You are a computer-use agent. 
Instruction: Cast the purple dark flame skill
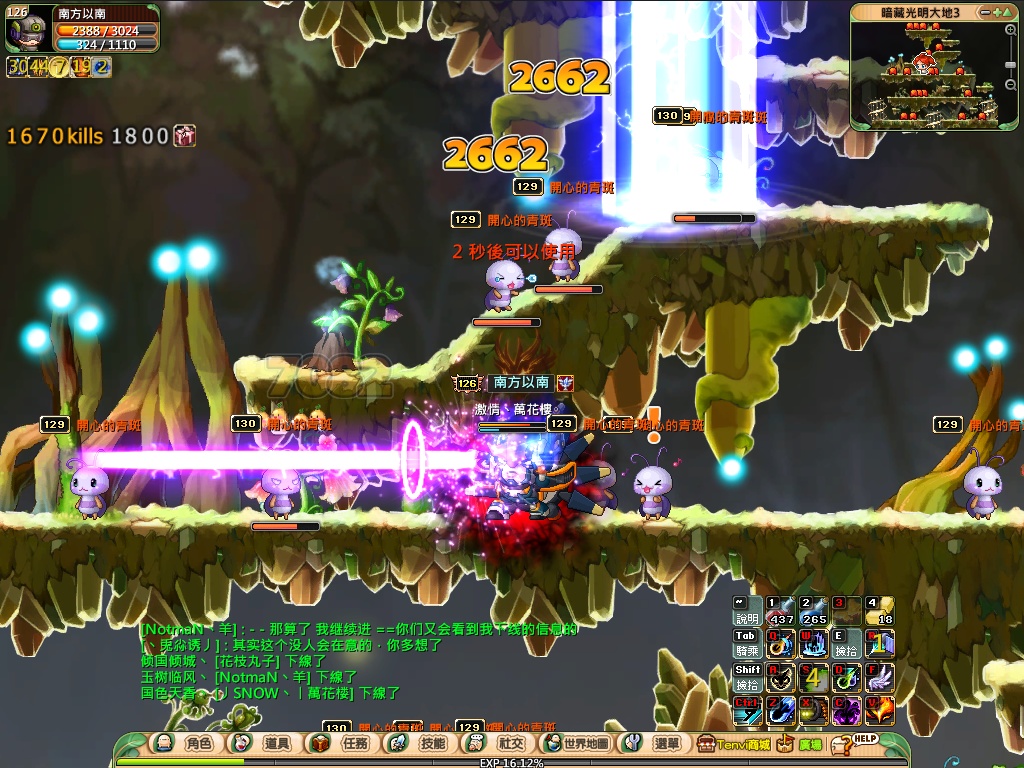pos(846,710)
